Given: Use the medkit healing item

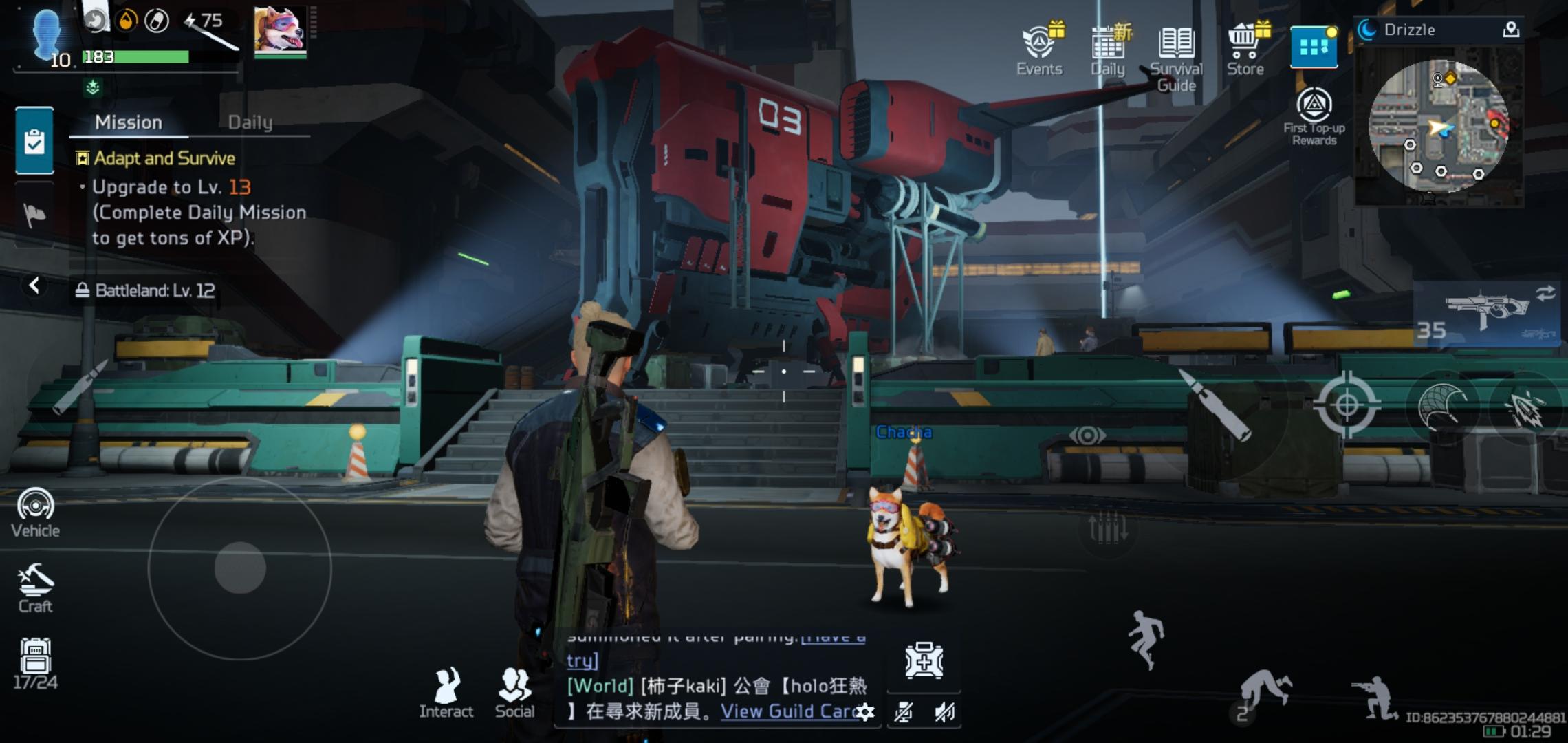Looking at the screenshot, I should 924,661.
